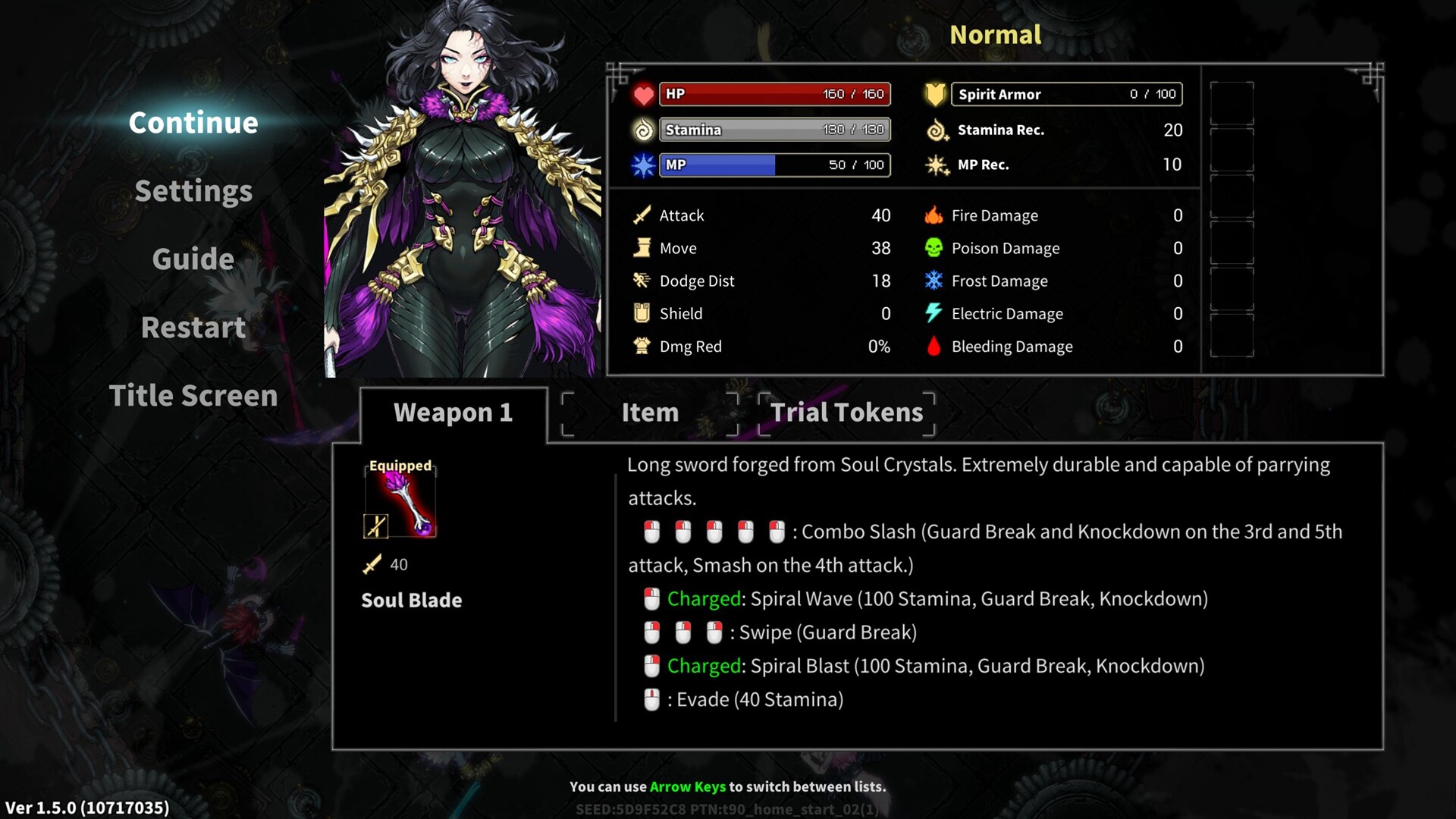Click the Dodge Dist icon
The height and width of the screenshot is (819, 1456).
[641, 281]
